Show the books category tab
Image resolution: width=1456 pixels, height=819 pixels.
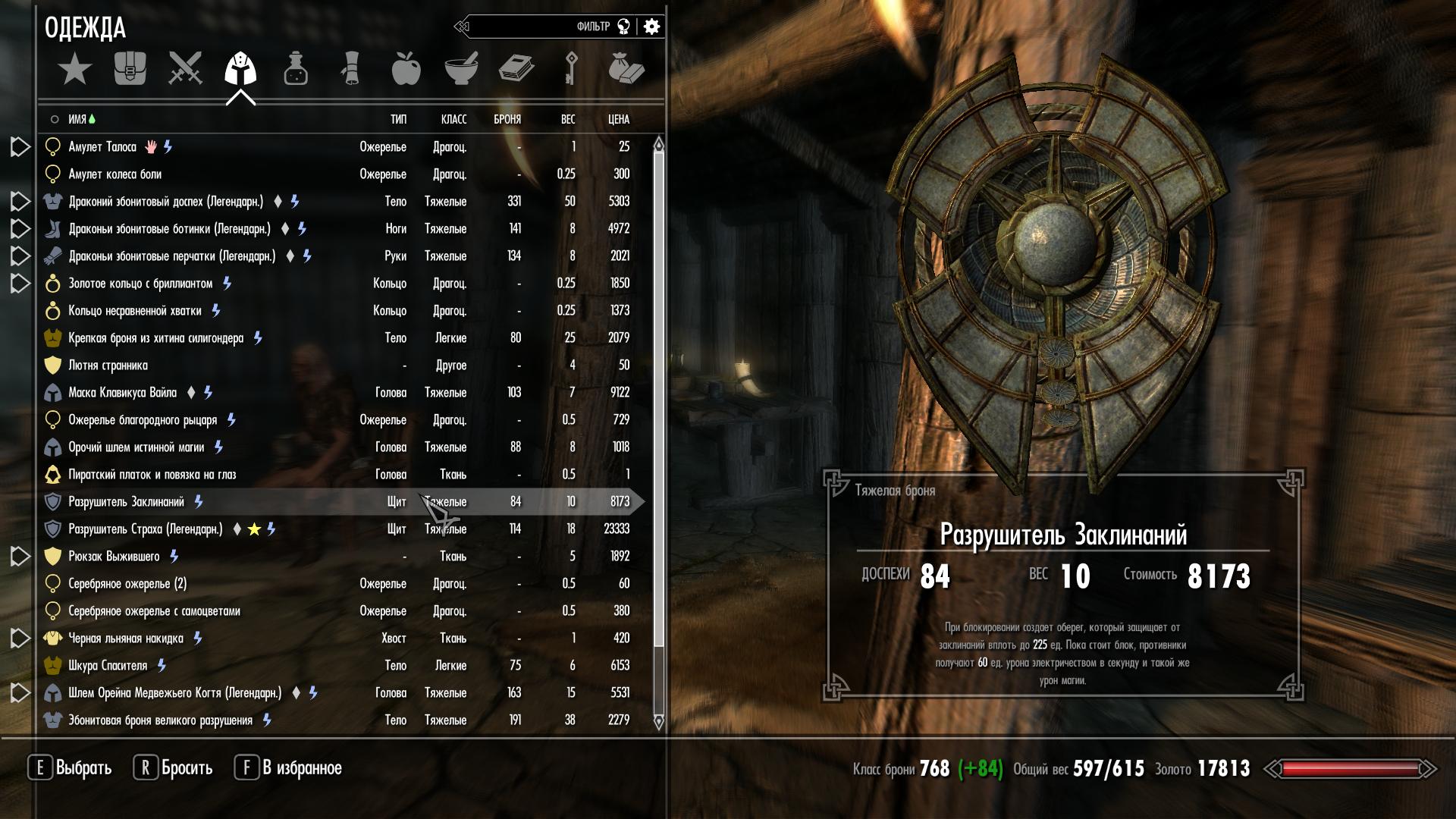(516, 68)
